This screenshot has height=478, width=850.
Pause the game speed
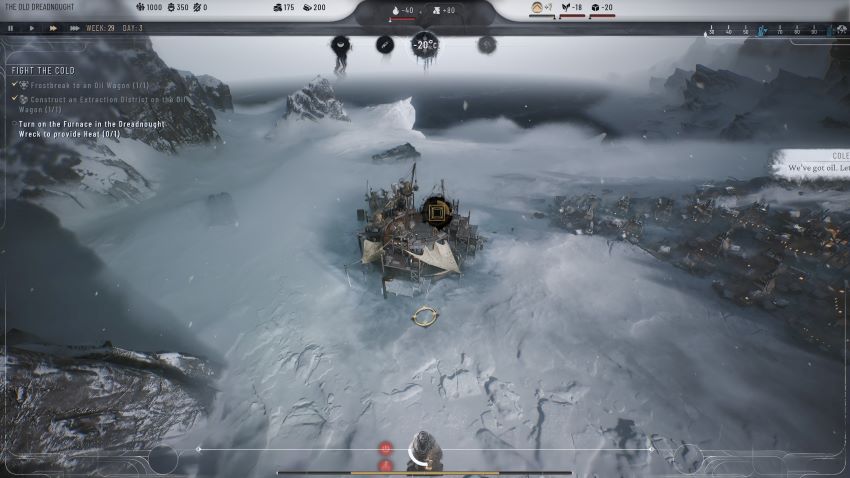(x=11, y=28)
